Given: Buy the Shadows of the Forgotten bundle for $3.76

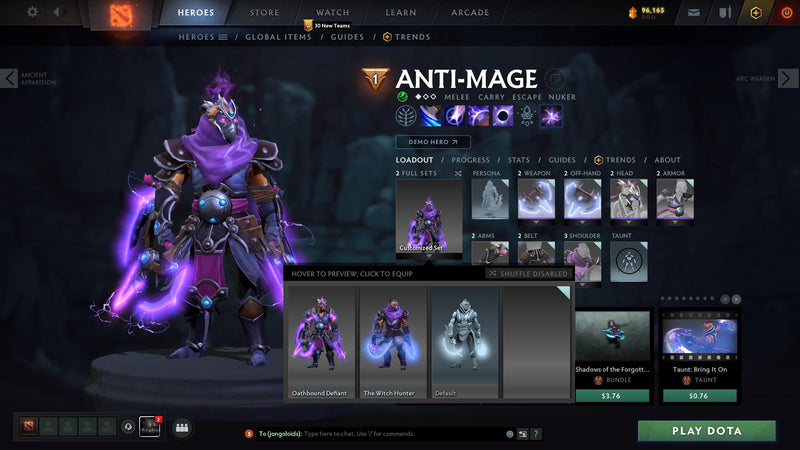Looking at the screenshot, I should coord(613,395).
